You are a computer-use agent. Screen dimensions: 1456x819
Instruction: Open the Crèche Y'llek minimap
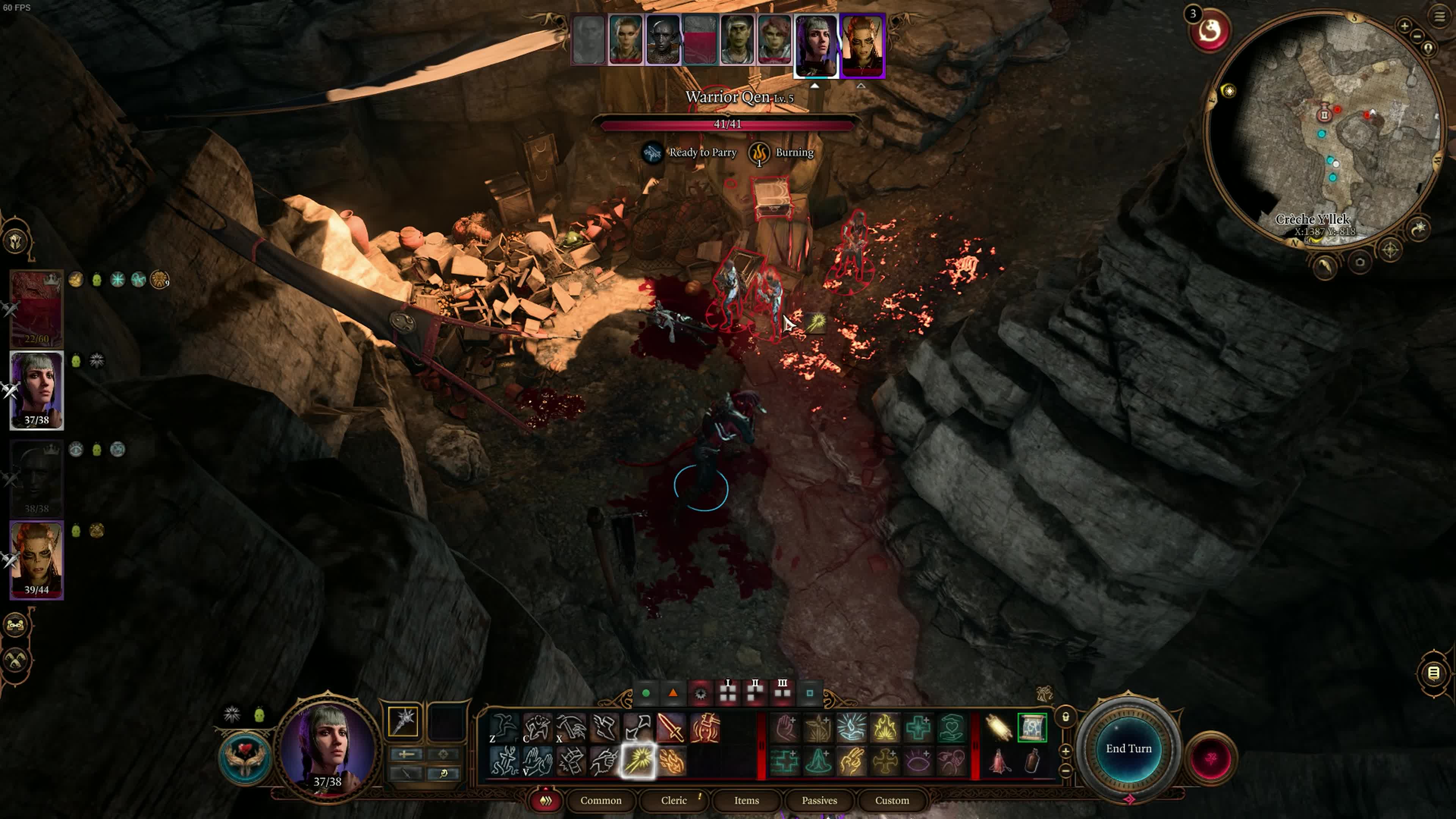1323,130
